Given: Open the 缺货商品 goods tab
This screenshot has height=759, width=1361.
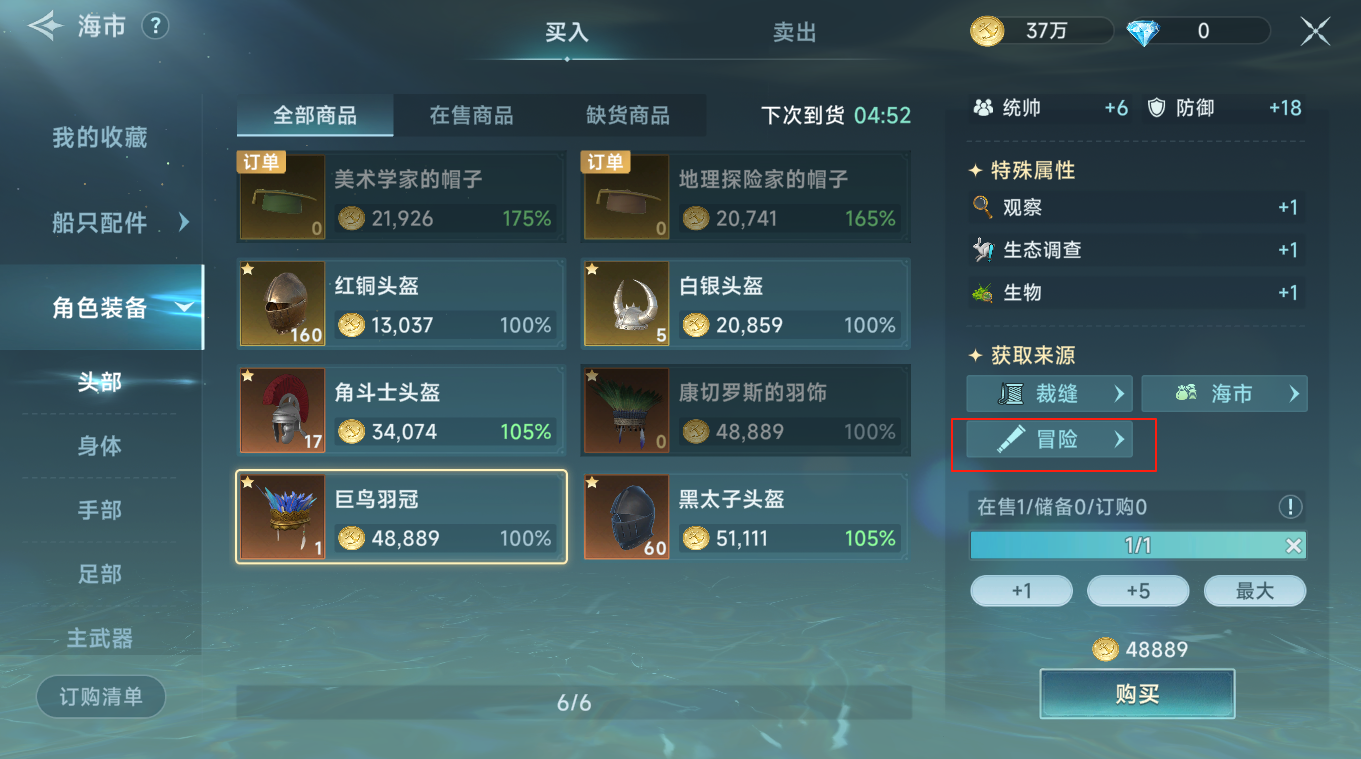Looking at the screenshot, I should 630,115.
